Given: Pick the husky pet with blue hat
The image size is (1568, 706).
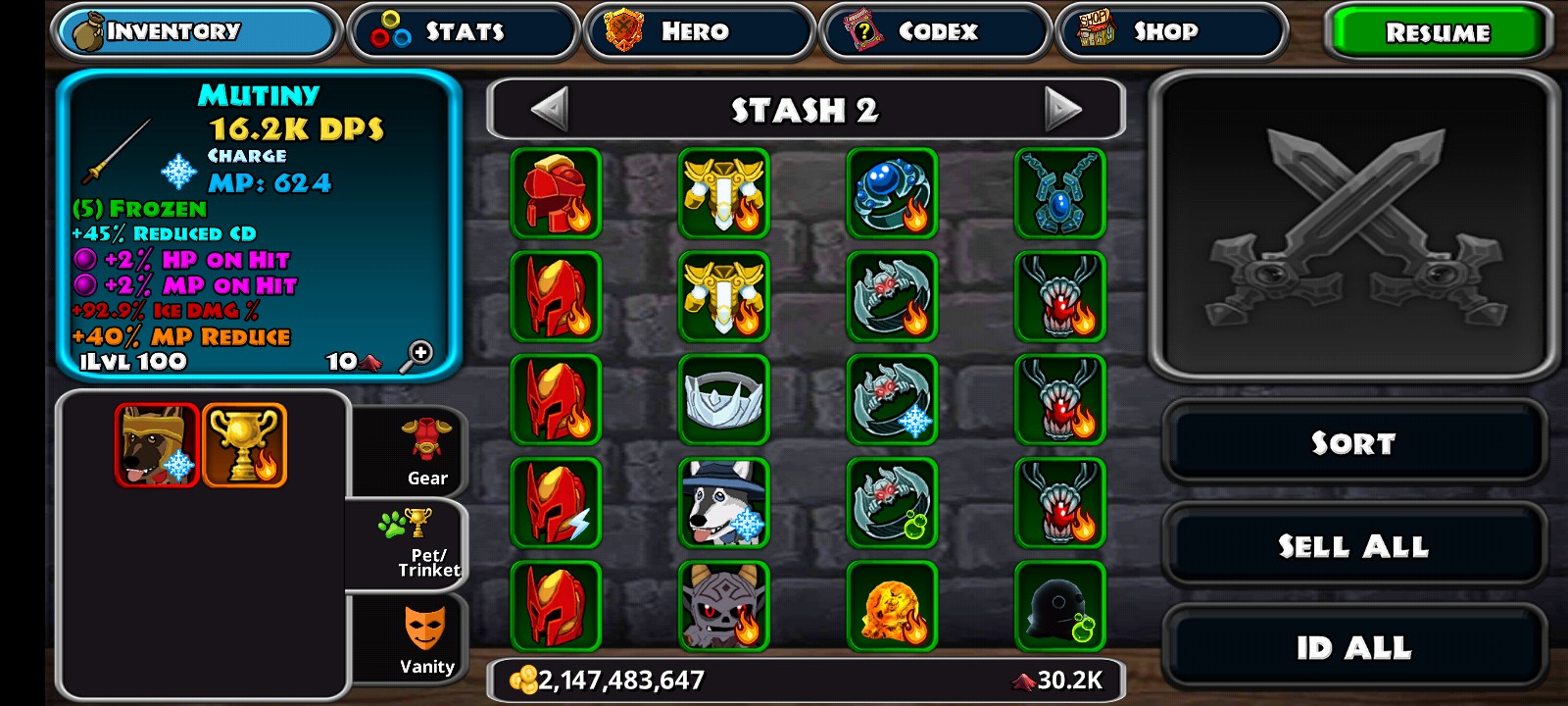Looking at the screenshot, I should (x=723, y=503).
